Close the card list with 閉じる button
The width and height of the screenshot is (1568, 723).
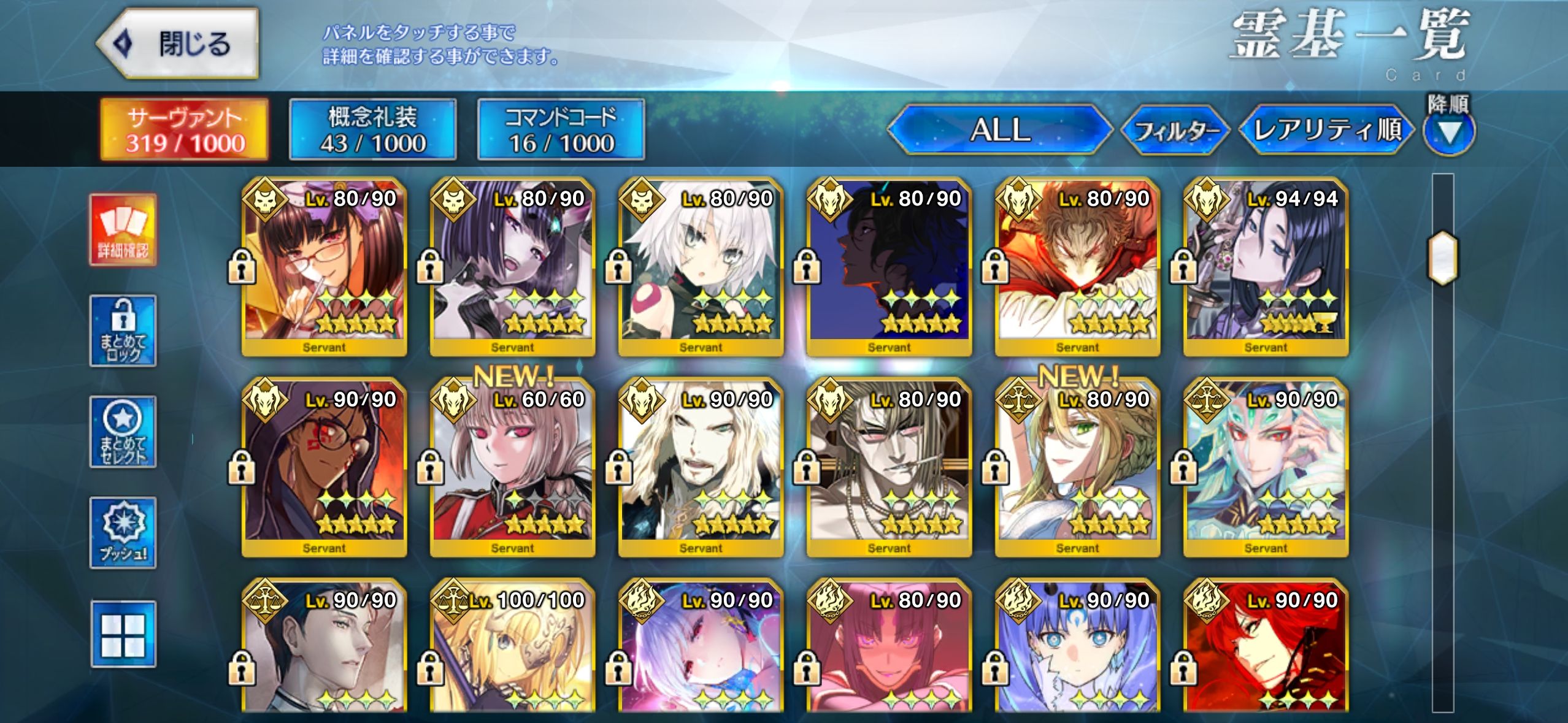point(178,44)
